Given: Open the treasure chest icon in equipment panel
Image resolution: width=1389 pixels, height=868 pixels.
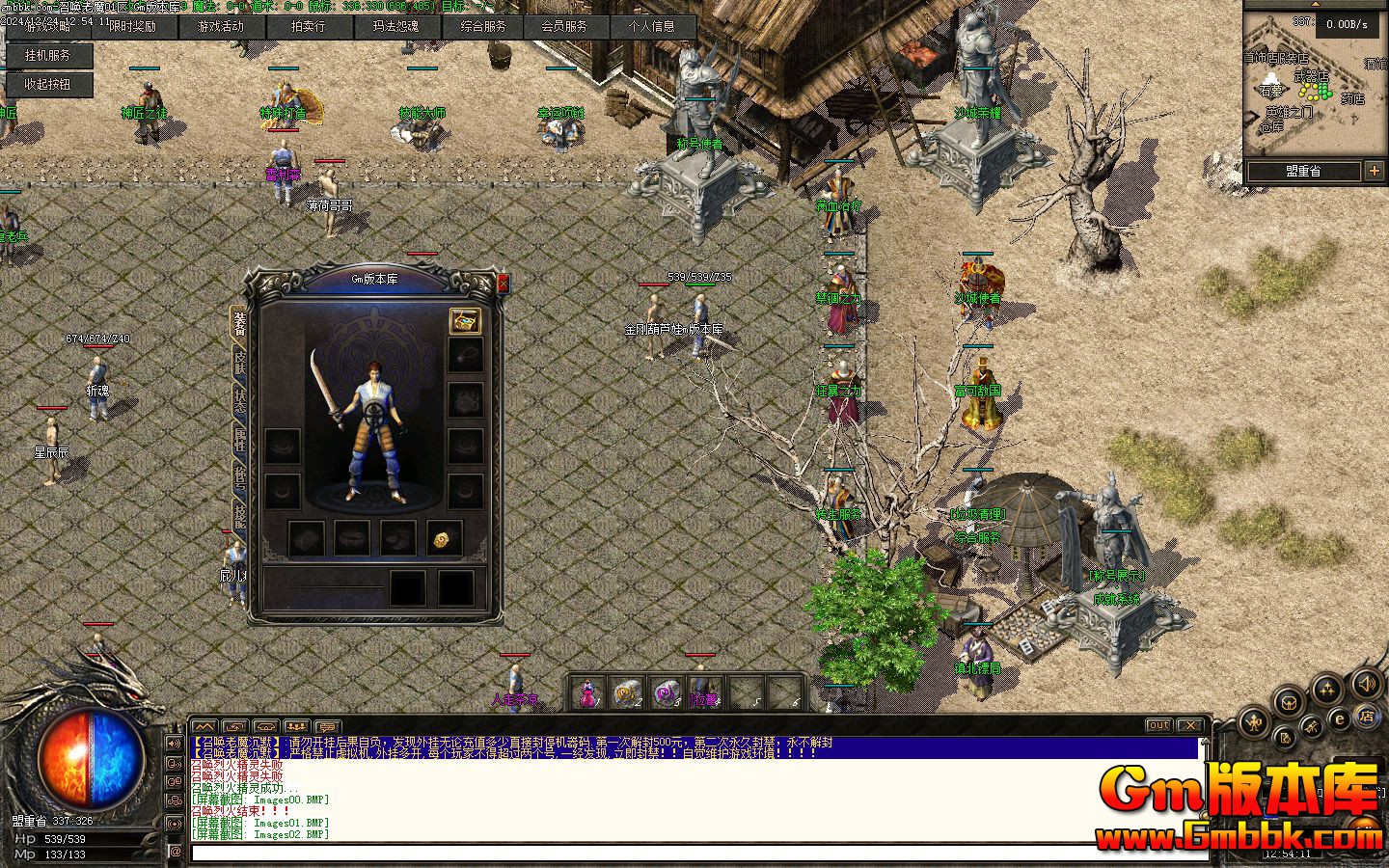Looking at the screenshot, I should (x=465, y=322).
